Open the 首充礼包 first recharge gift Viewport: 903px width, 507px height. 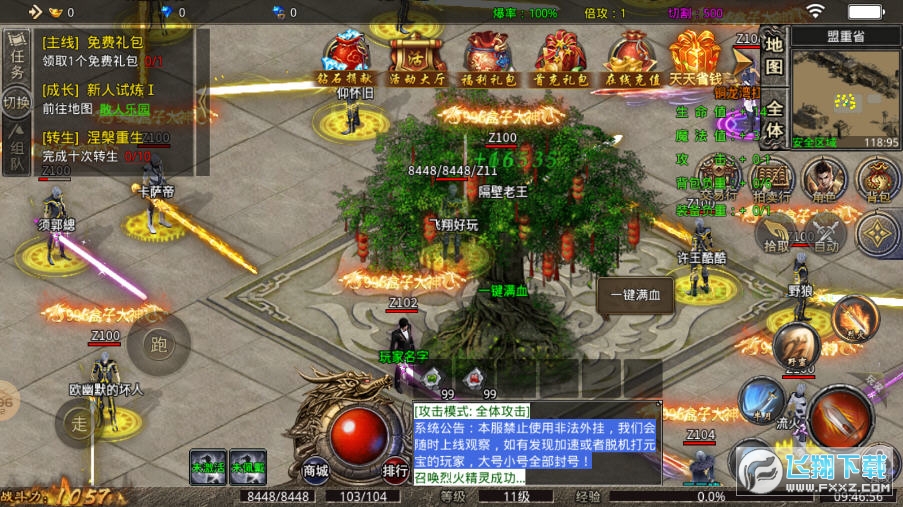tap(558, 56)
